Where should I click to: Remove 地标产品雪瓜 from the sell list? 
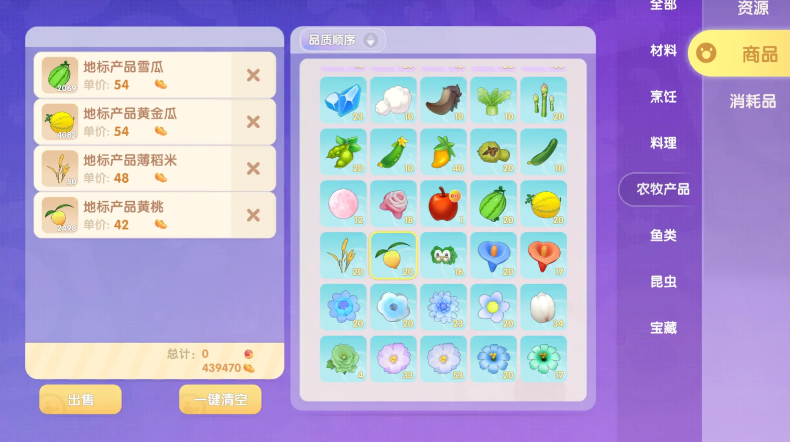pos(253,75)
